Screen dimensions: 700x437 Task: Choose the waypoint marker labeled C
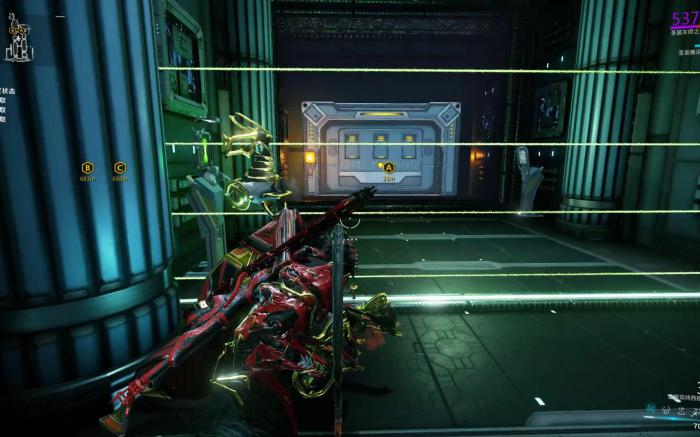[x=120, y=168]
